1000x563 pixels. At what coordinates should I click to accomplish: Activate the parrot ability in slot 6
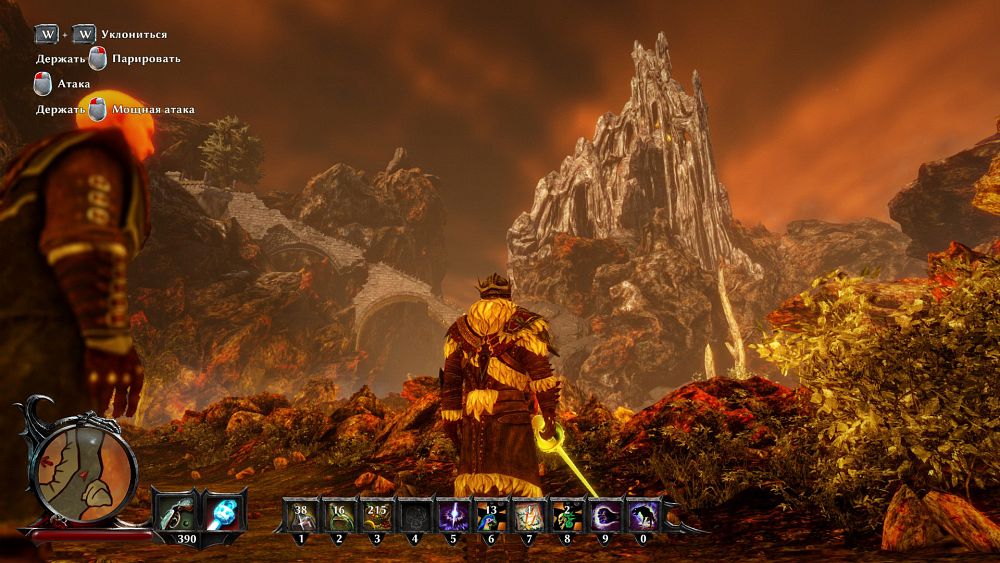[490, 516]
